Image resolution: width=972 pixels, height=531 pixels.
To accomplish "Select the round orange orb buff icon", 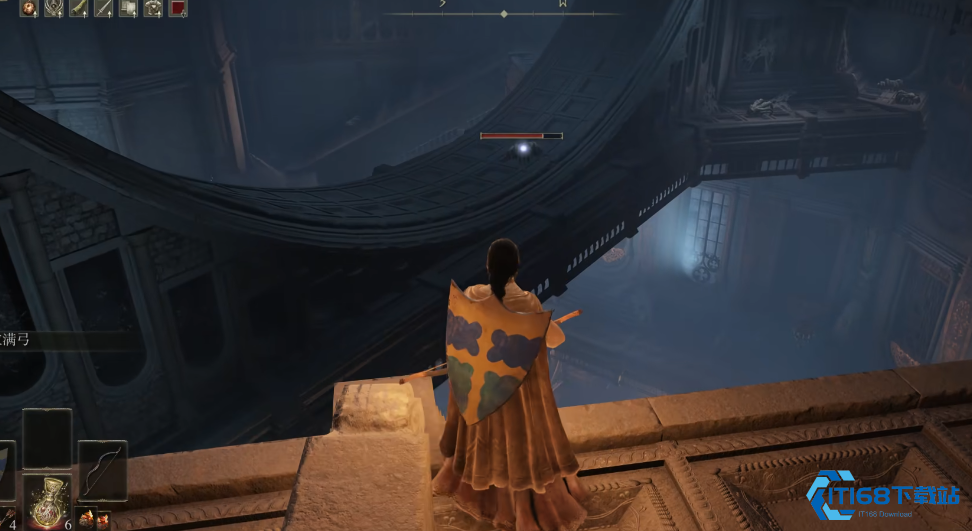I will [x=28, y=8].
